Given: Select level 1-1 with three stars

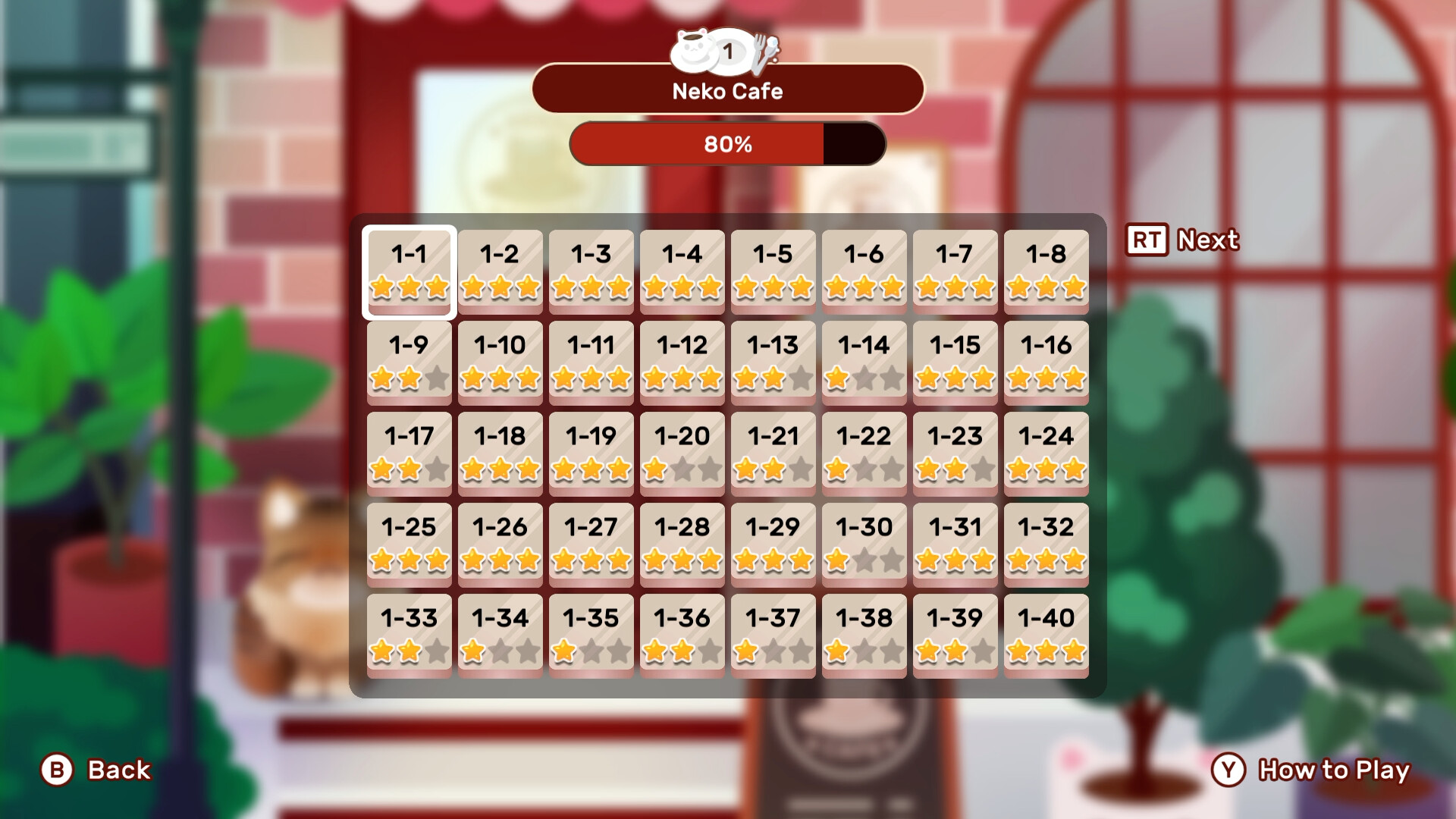Looking at the screenshot, I should point(408,271).
